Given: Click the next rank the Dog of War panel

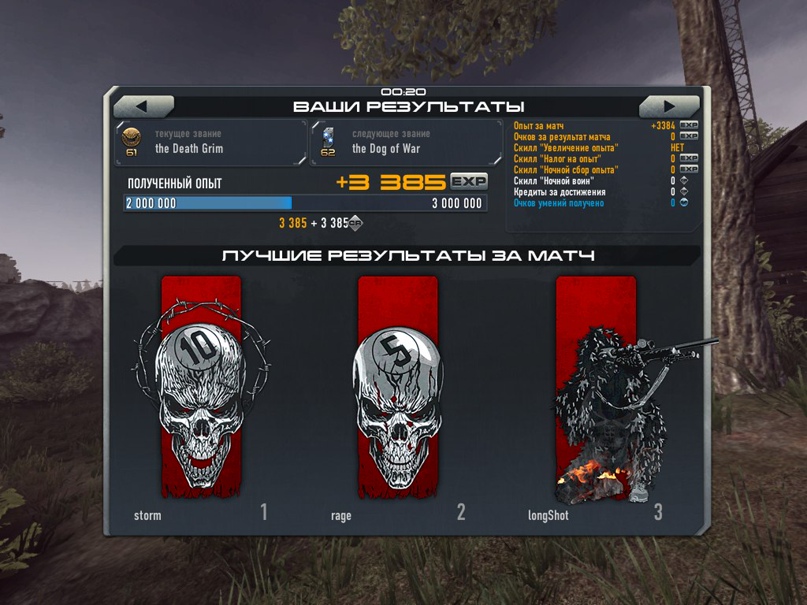Looking at the screenshot, I should tap(407, 142).
